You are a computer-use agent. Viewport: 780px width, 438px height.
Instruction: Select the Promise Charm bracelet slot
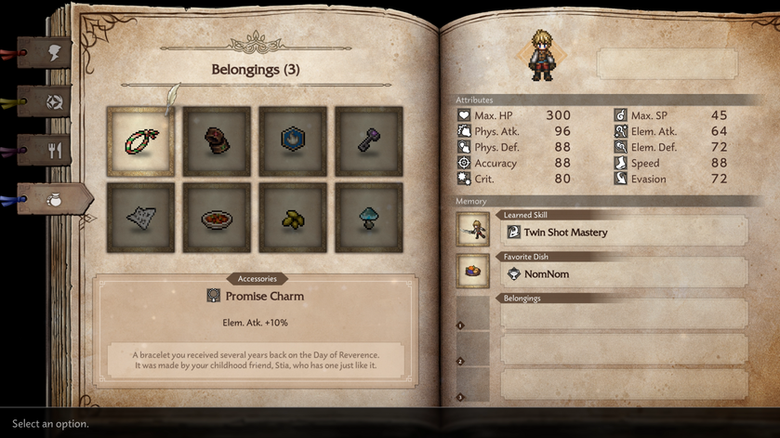(141, 141)
